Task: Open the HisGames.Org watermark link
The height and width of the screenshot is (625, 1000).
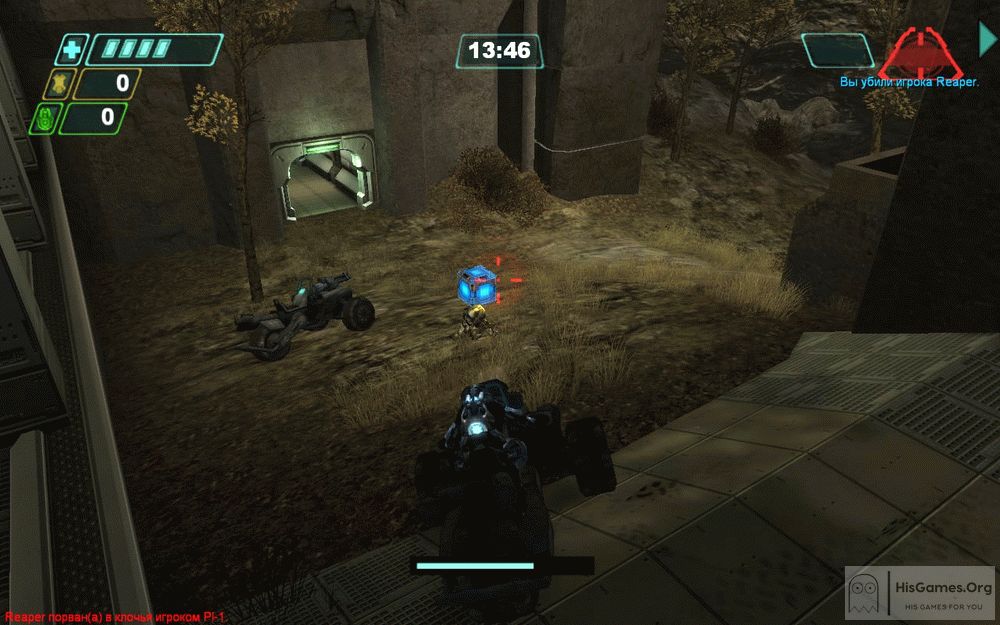Action: click(921, 595)
